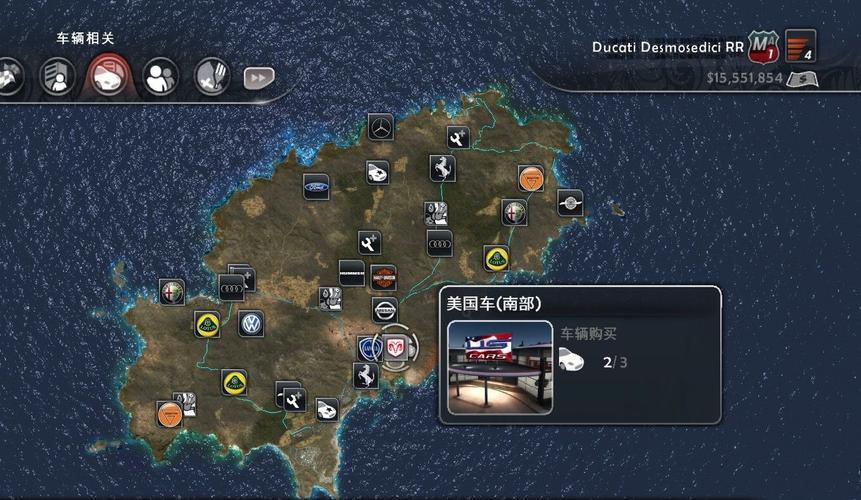Image resolution: width=861 pixels, height=500 pixels.
Task: Pick the Volkswagen dealership marker
Action: click(251, 324)
